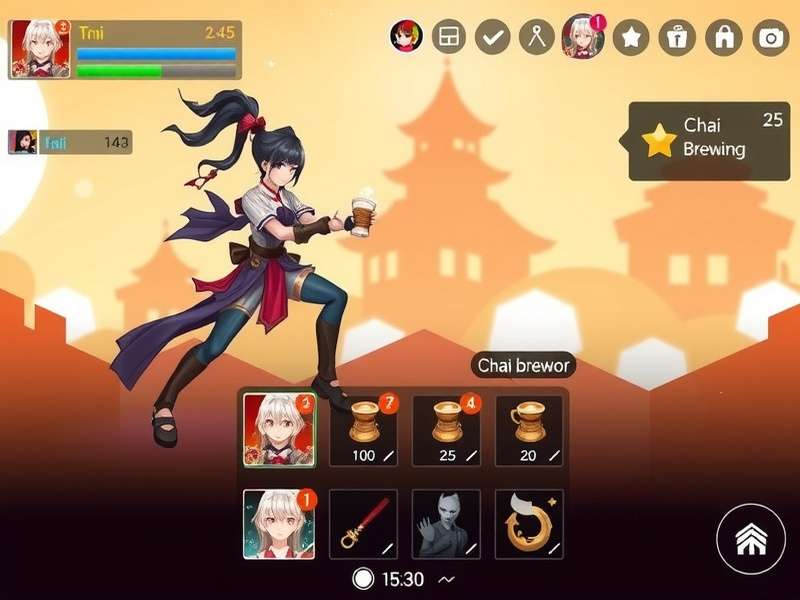800x600 pixels.
Task: Select the golden ring item slot
Action: [529, 524]
